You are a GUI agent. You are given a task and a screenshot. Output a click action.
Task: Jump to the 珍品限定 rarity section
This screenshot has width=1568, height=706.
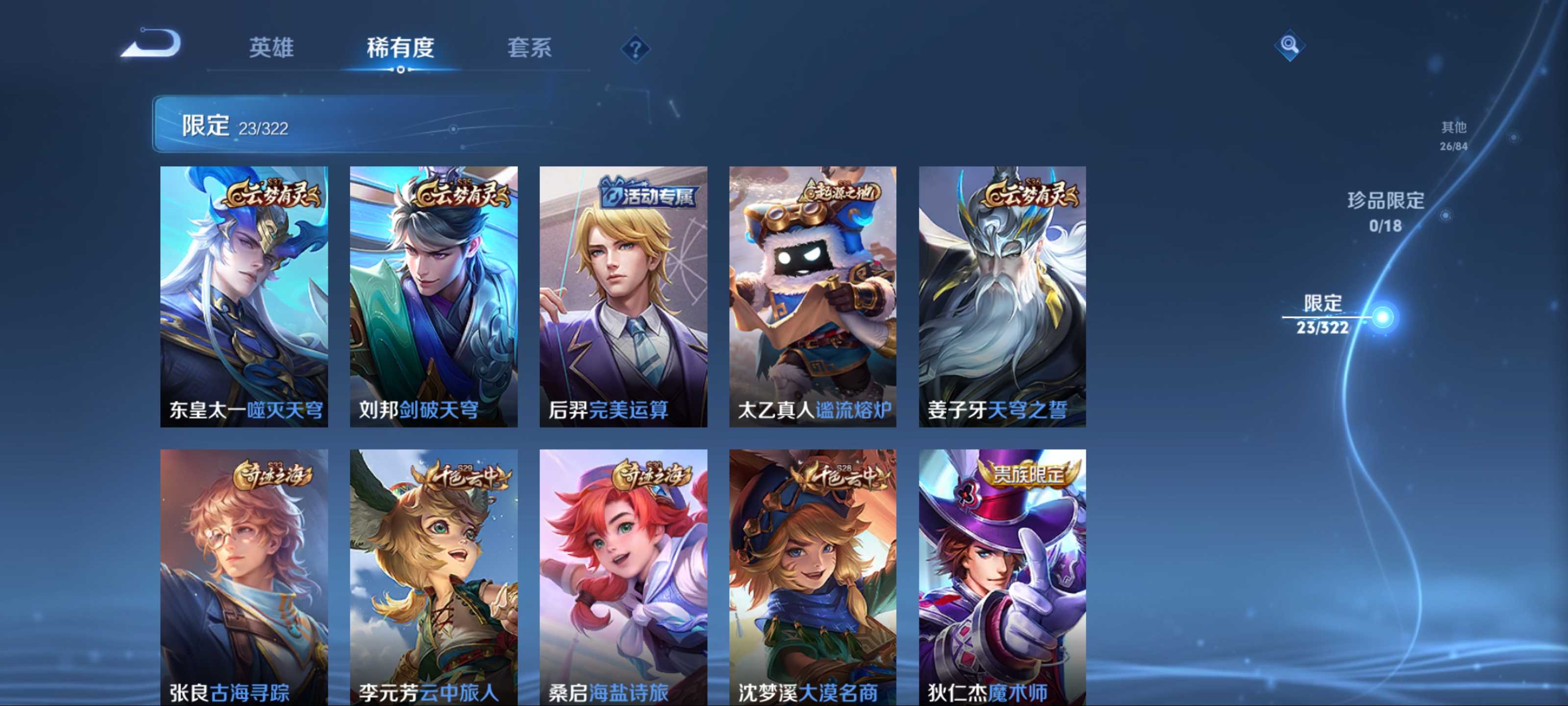click(x=1385, y=211)
